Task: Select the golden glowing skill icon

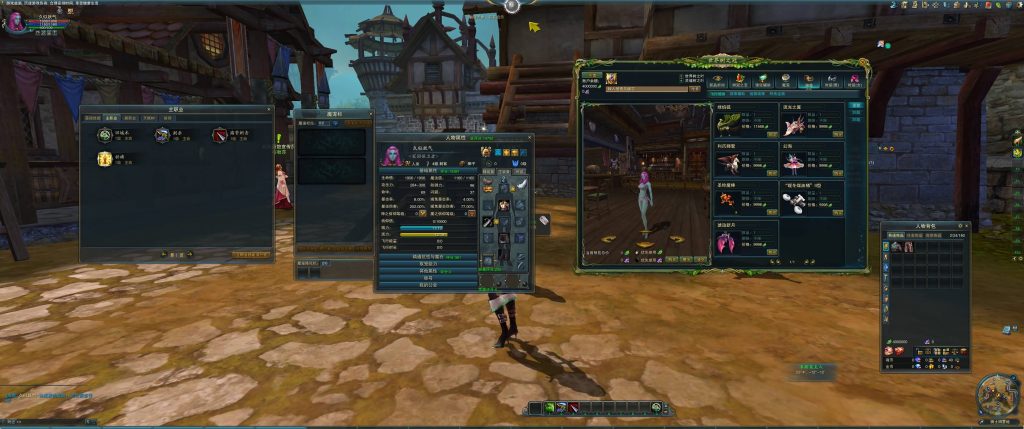Action: [104, 159]
